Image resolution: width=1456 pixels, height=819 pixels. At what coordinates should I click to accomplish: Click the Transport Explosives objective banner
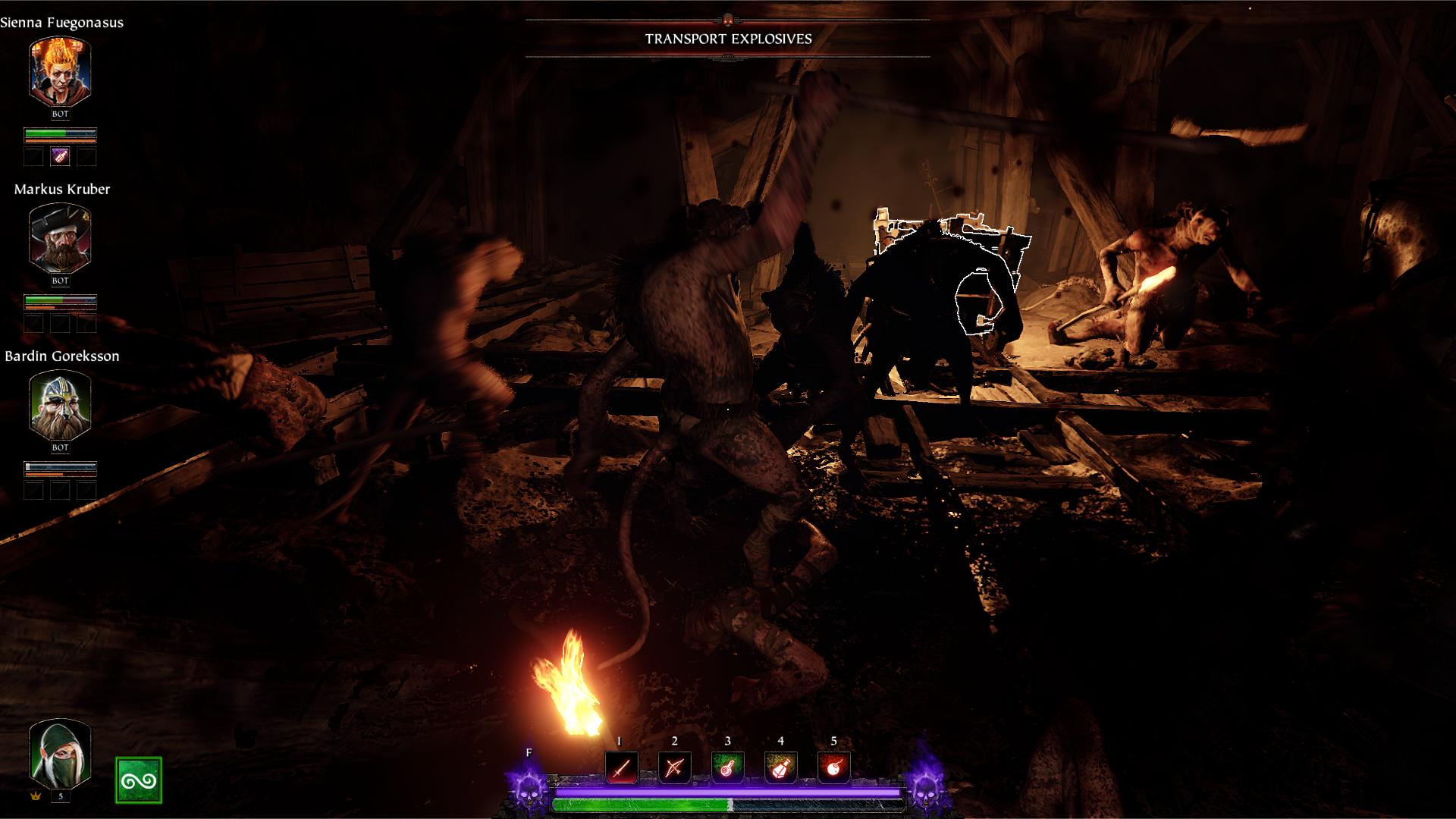click(x=728, y=39)
